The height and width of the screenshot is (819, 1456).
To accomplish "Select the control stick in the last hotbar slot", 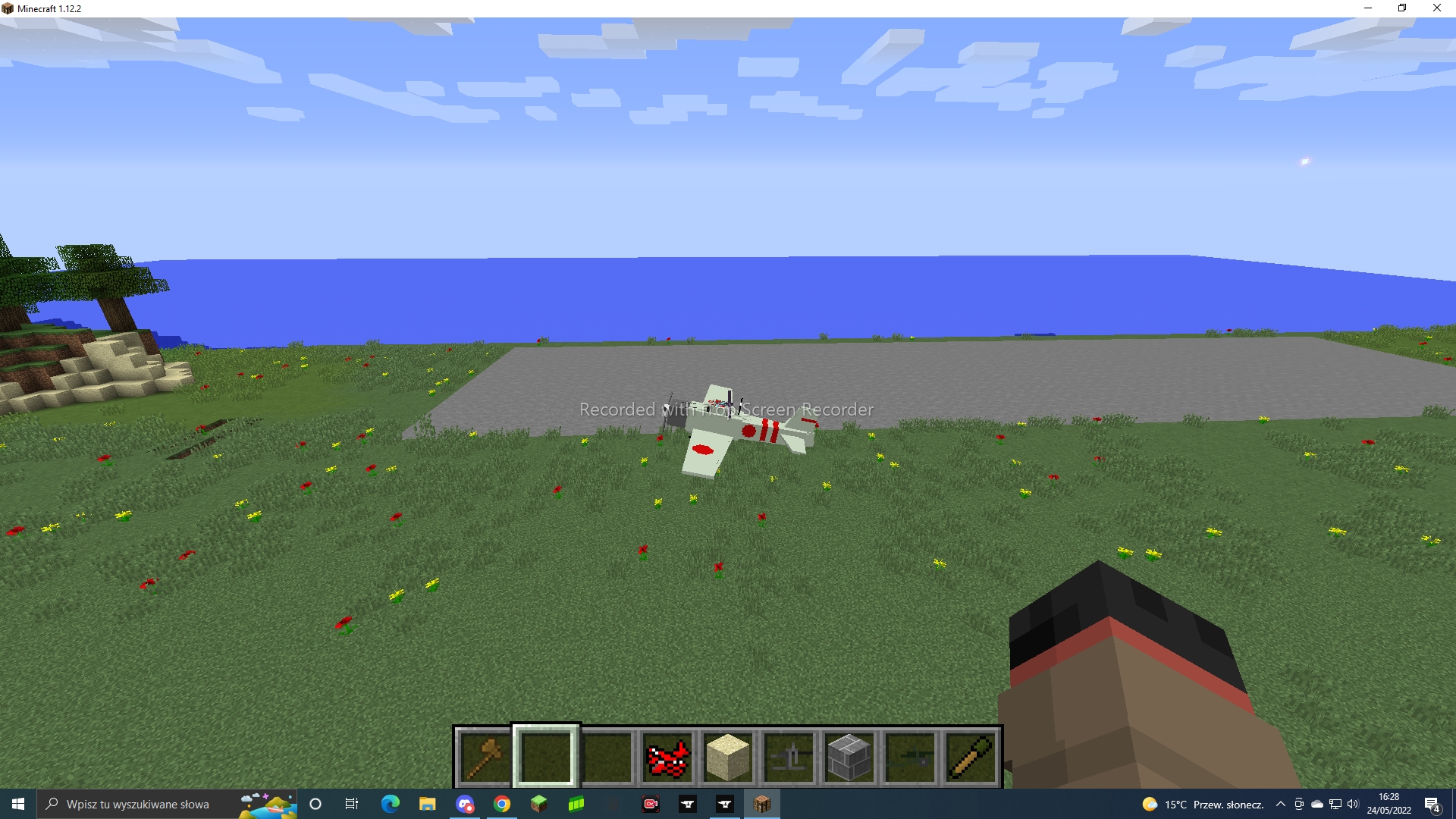I will click(970, 756).
